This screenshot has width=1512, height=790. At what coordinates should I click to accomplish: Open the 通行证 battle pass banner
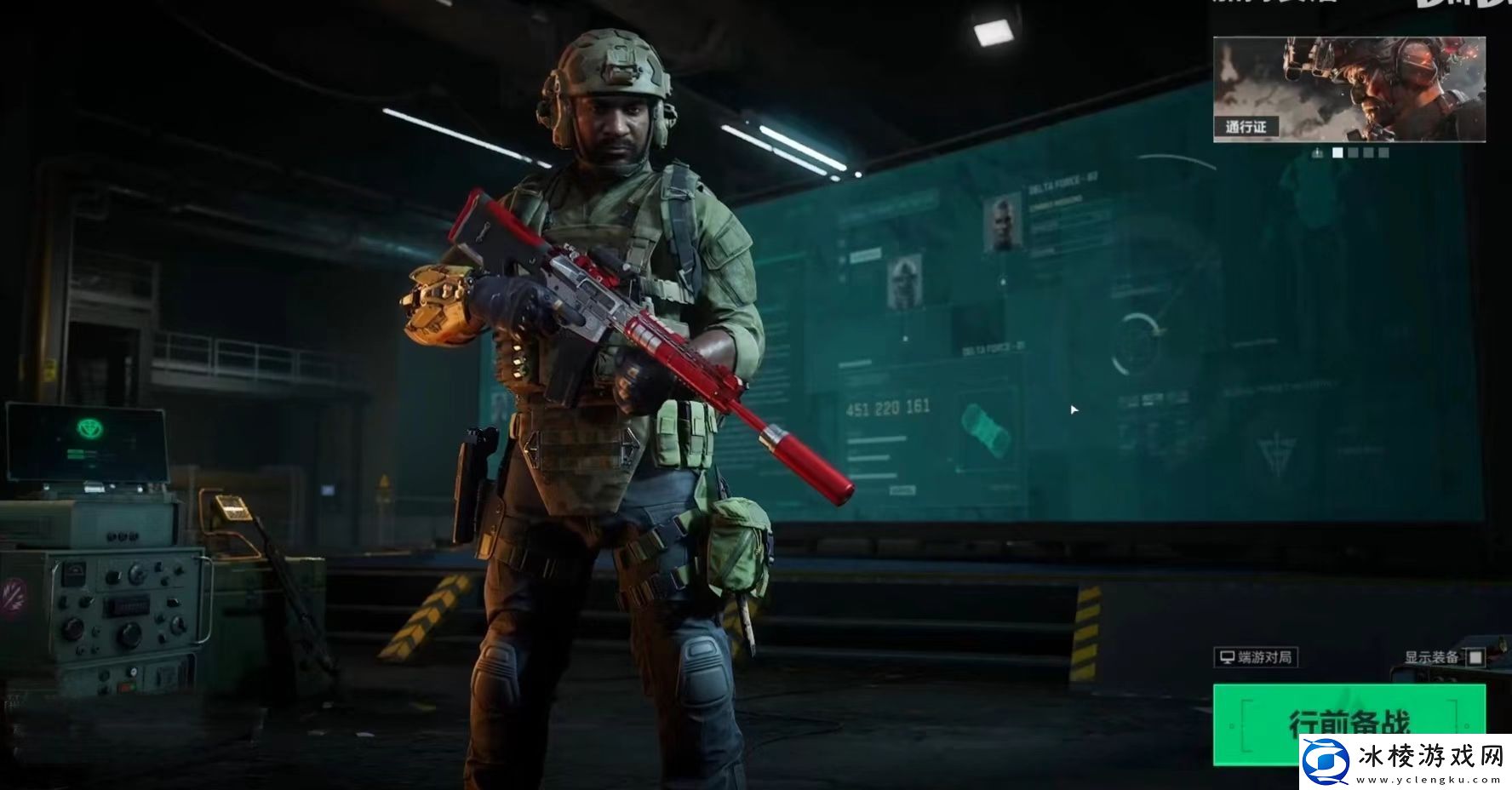[1349, 89]
